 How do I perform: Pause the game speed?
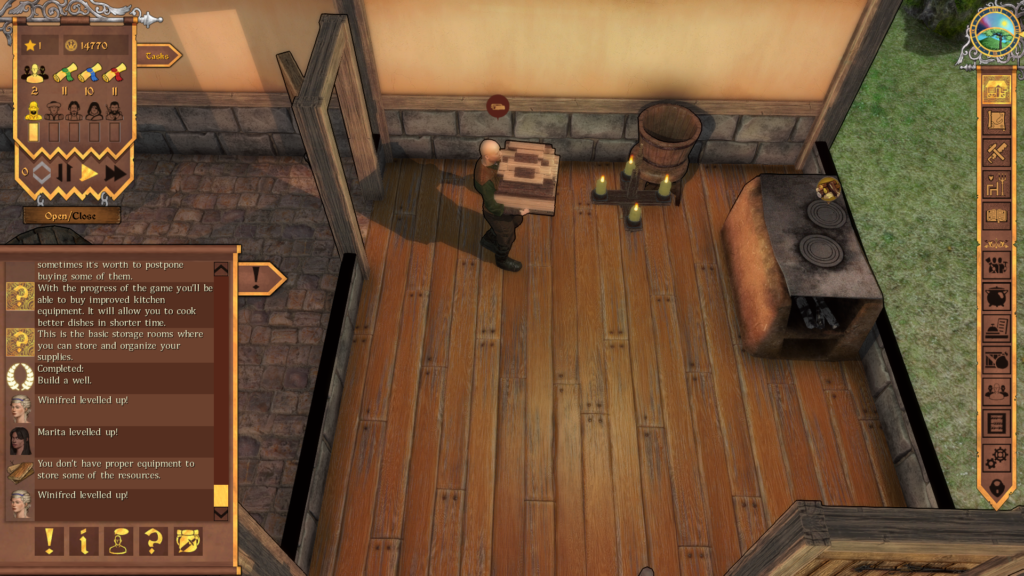(x=65, y=173)
